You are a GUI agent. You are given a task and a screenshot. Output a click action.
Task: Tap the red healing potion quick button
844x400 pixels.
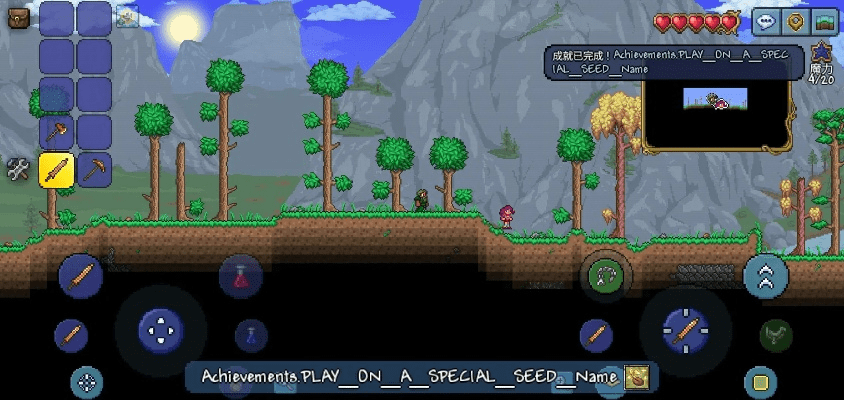pyautogui.click(x=240, y=275)
